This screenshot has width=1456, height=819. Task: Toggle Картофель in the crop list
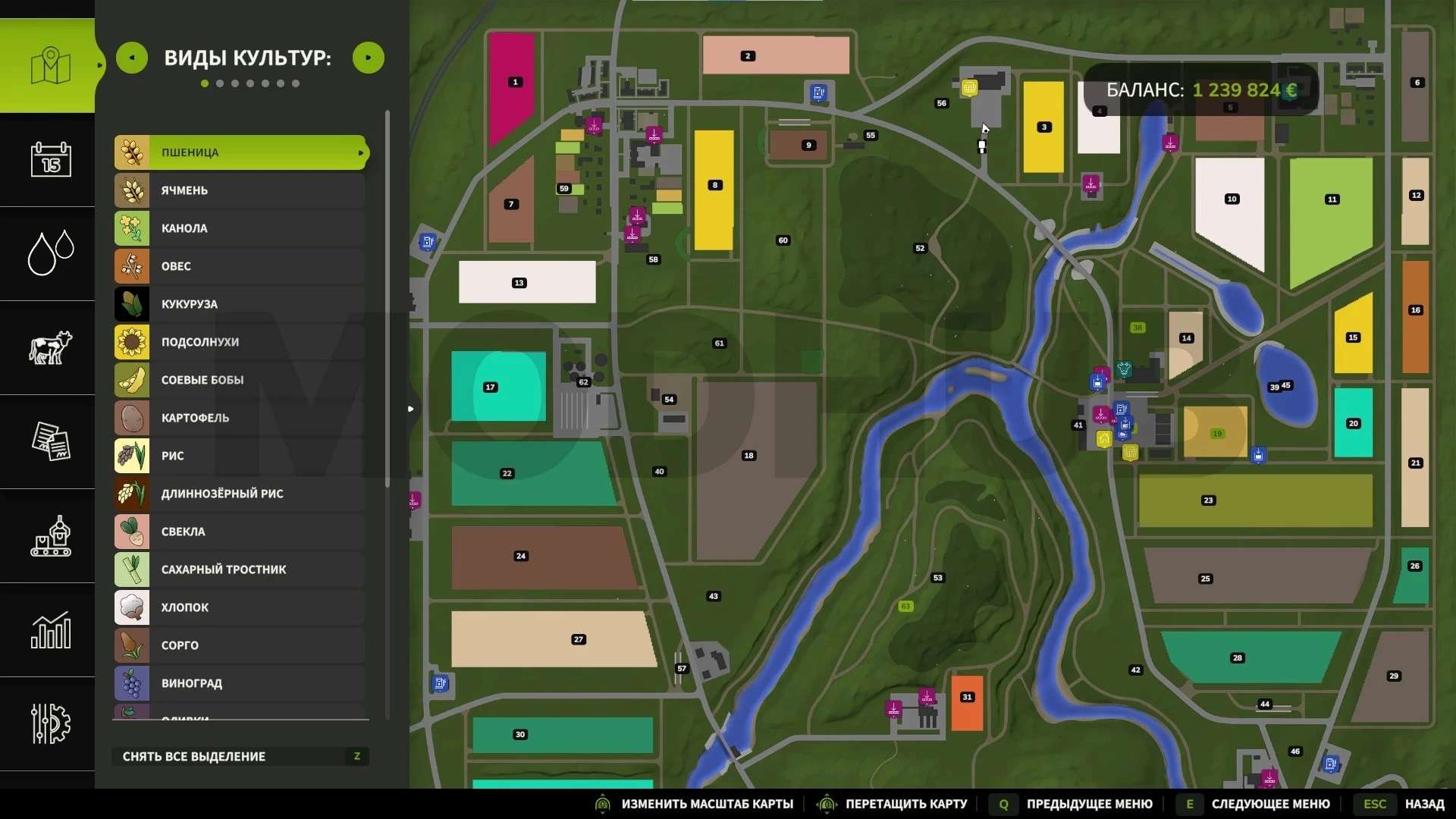240,418
